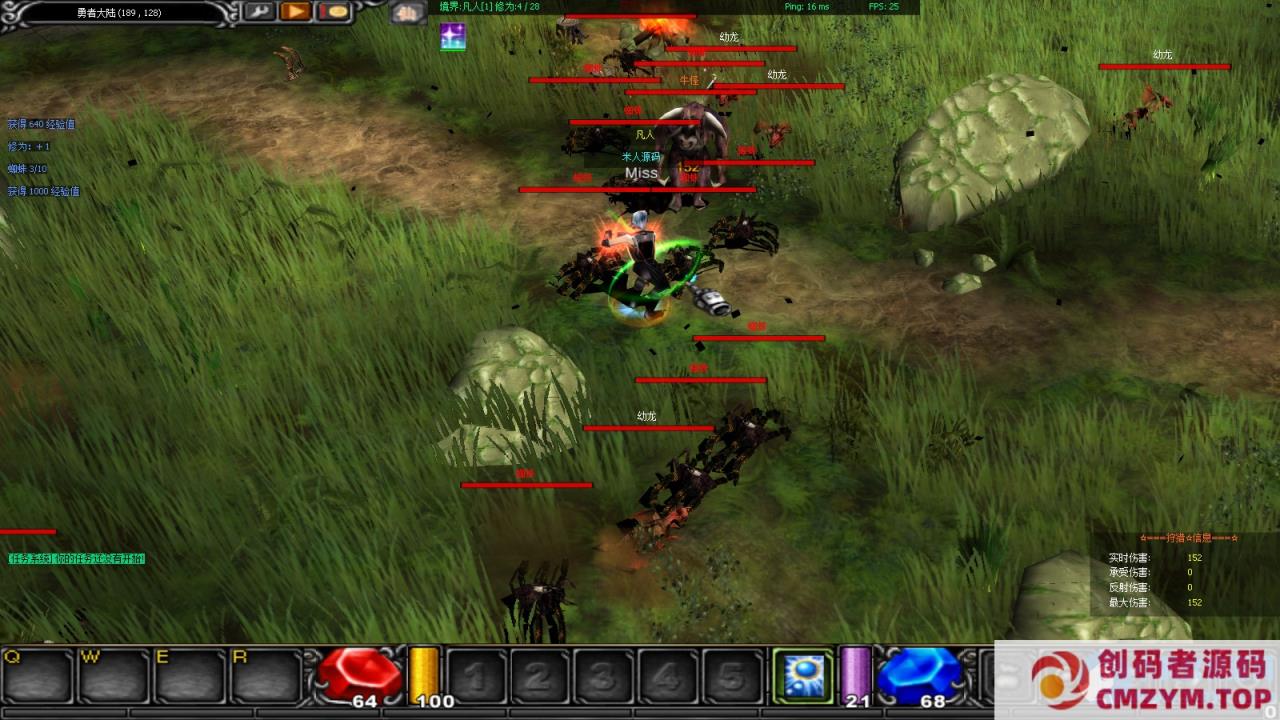The height and width of the screenshot is (720, 1280).
Task: Activate the blue orb skill icon
Action: coord(803,675)
